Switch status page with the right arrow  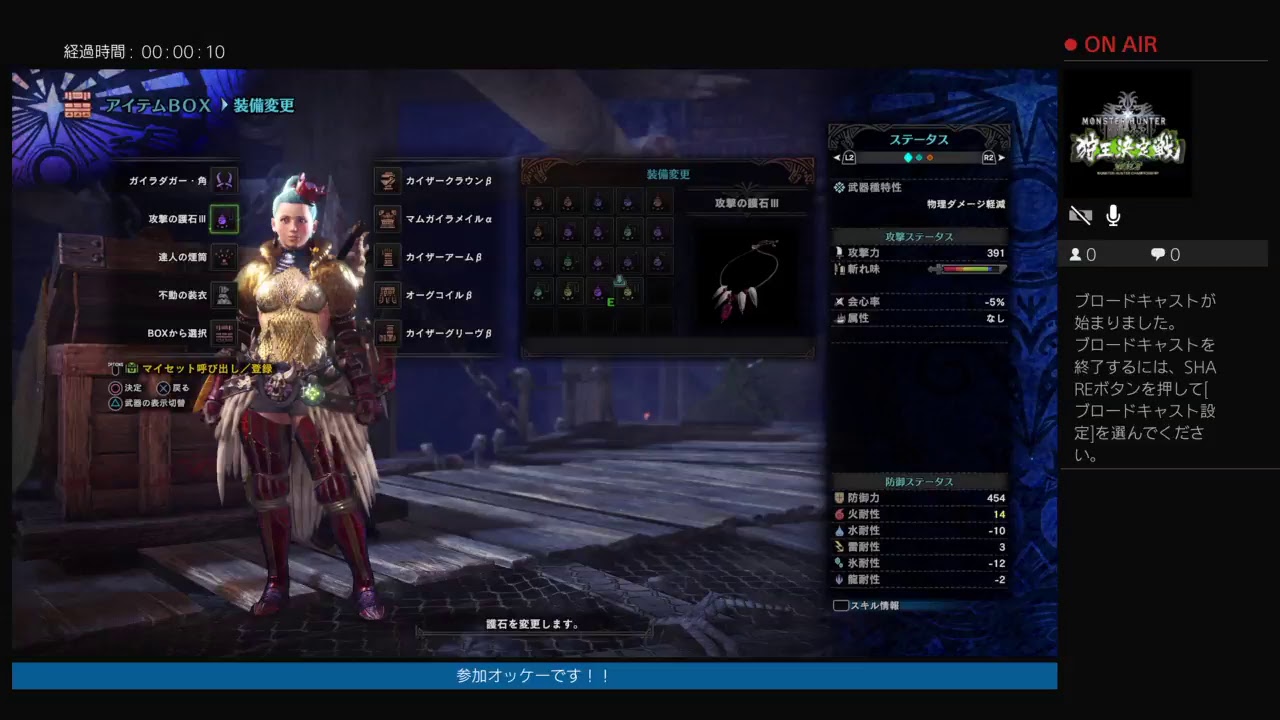1001,158
